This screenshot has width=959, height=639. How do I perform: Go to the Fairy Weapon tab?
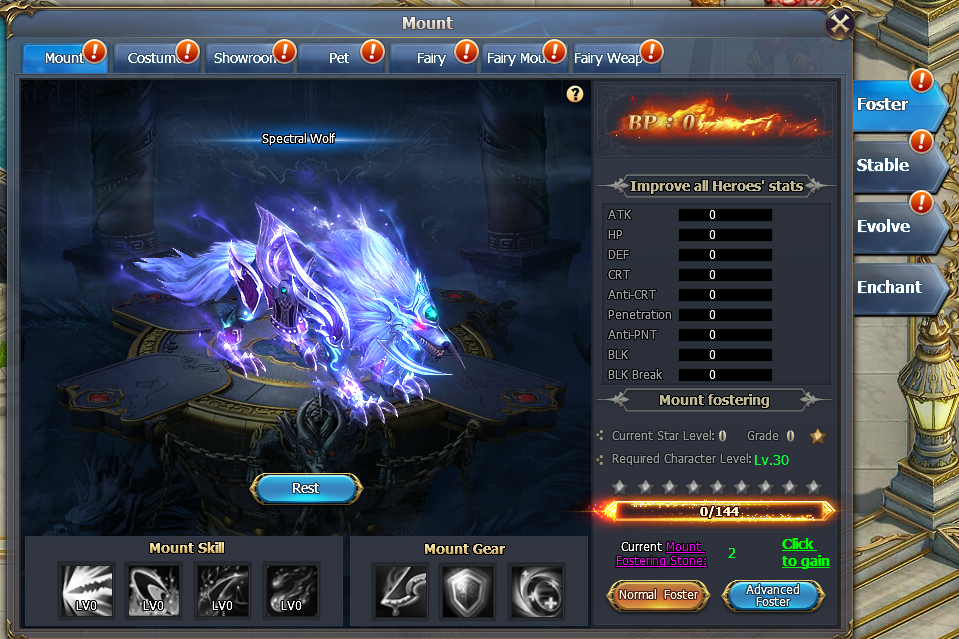611,58
